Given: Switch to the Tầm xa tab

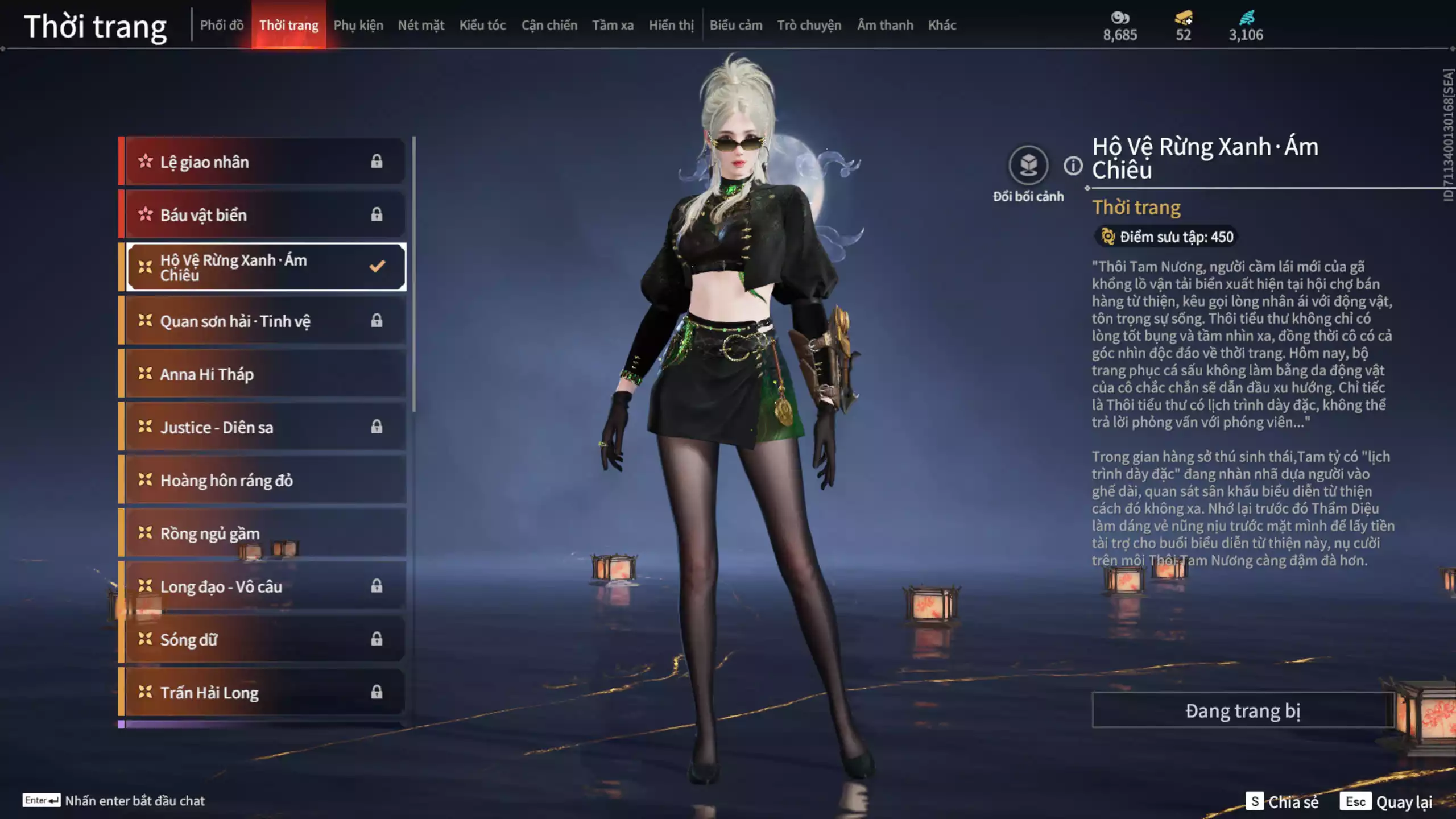Looking at the screenshot, I should (613, 25).
